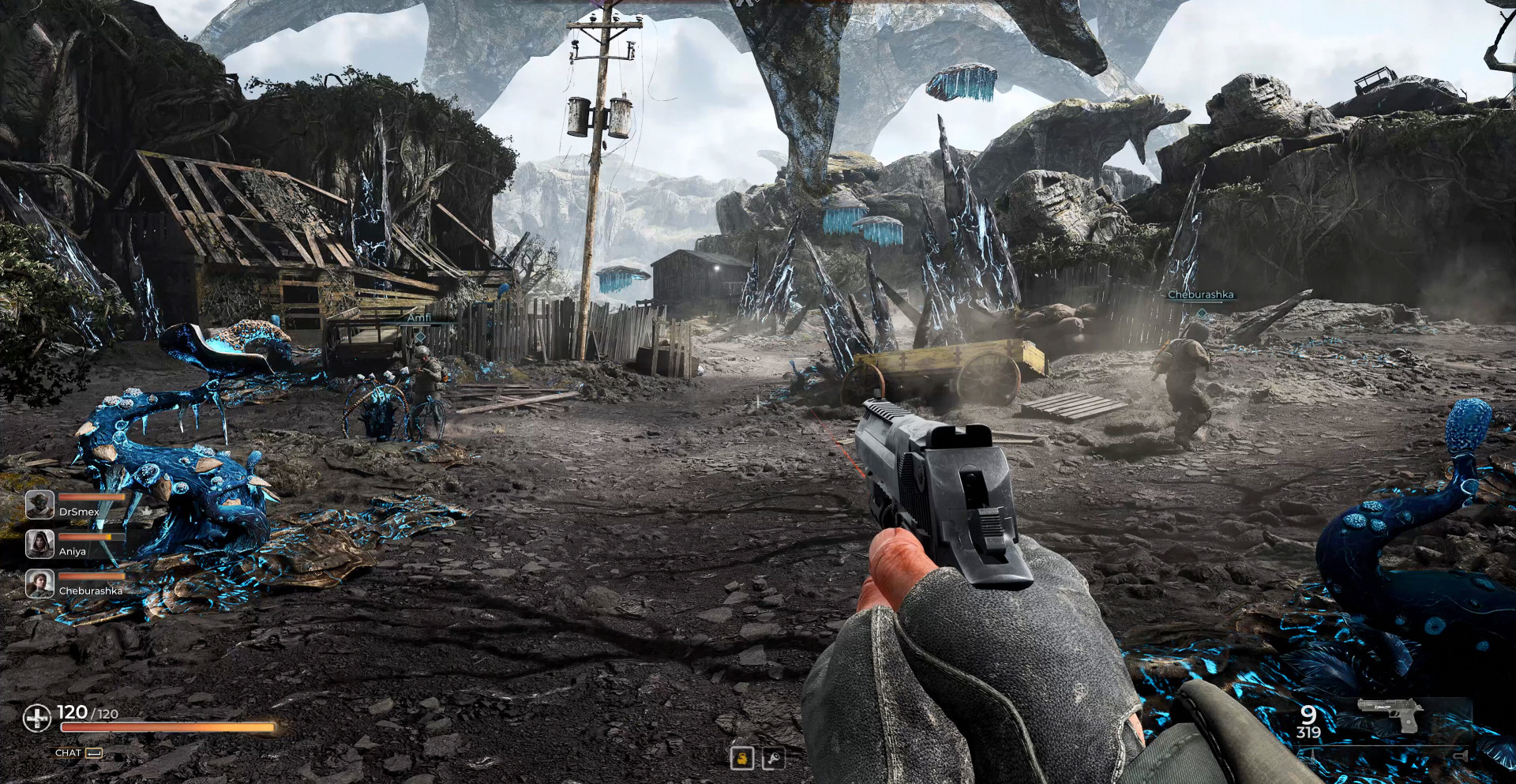Activate the yellow kettlebell item slot
The width and height of the screenshot is (1516, 784).
coord(741,759)
